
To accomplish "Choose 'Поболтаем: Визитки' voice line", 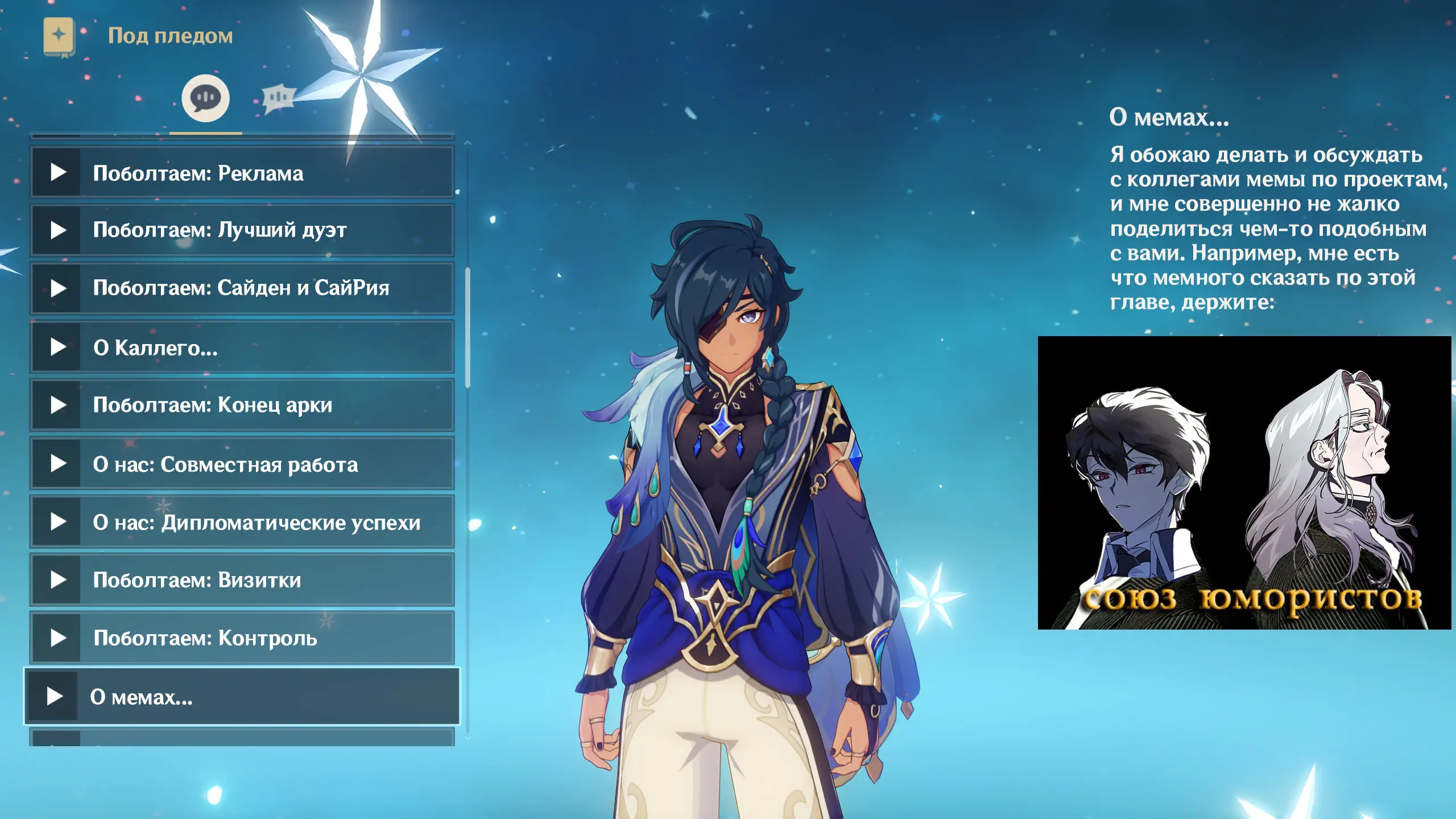I will [x=242, y=580].
